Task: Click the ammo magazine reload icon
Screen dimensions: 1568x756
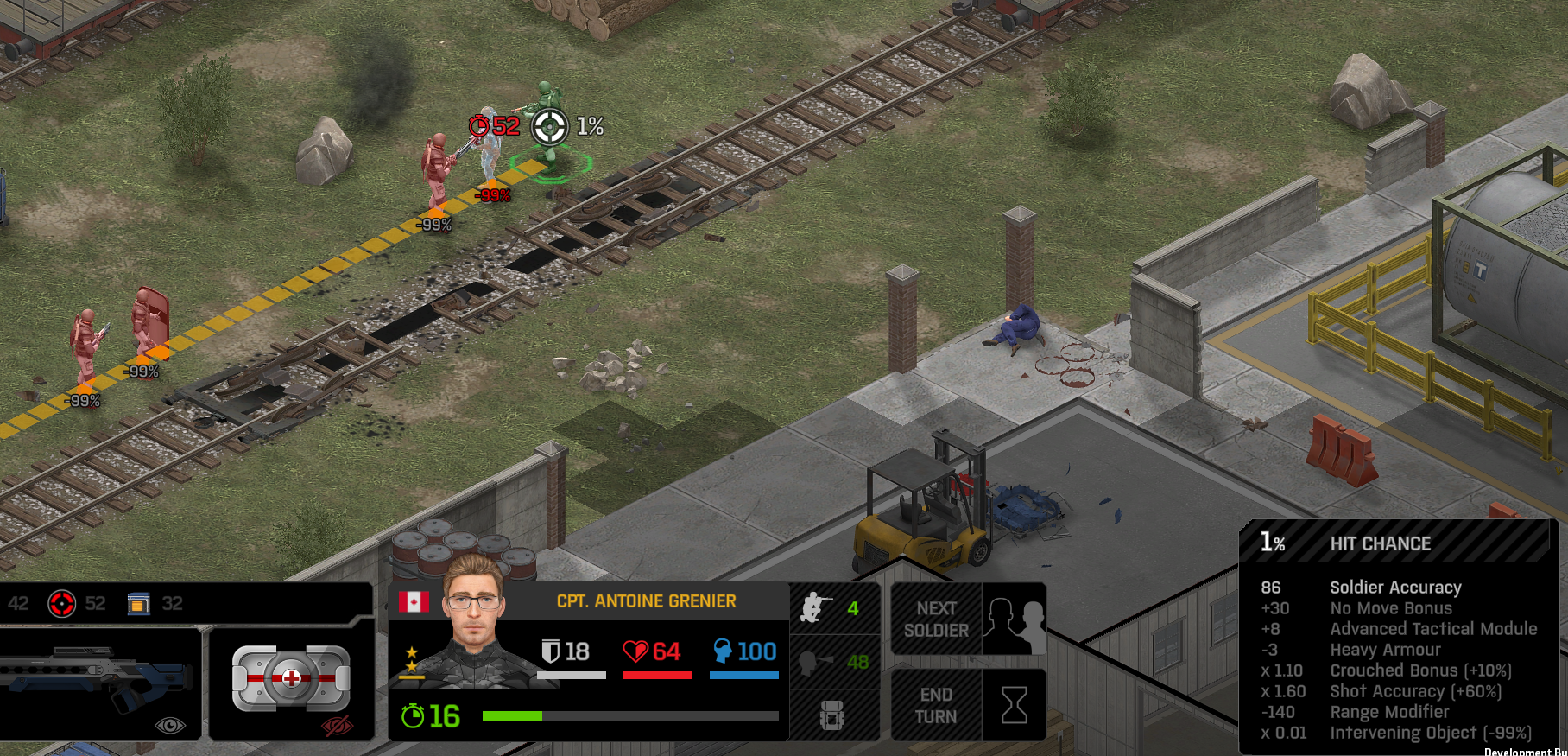Action: coord(138,603)
